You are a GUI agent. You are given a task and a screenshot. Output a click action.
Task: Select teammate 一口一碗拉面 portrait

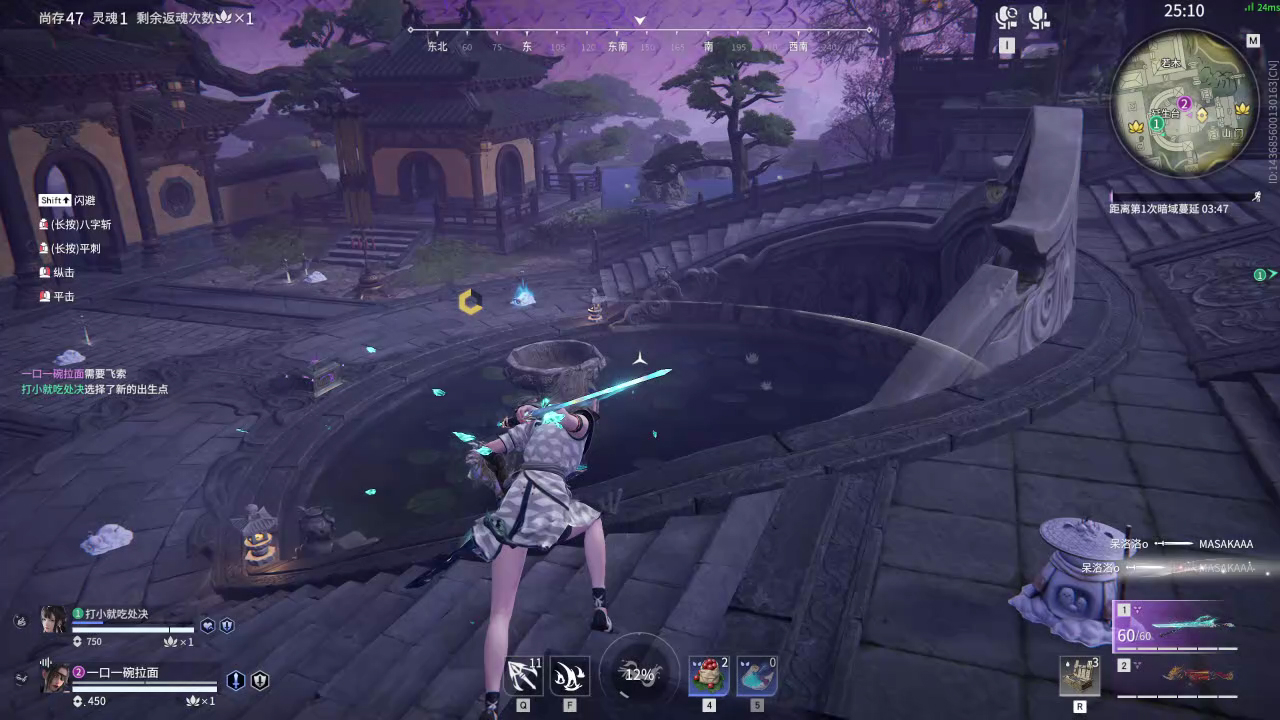coord(53,678)
